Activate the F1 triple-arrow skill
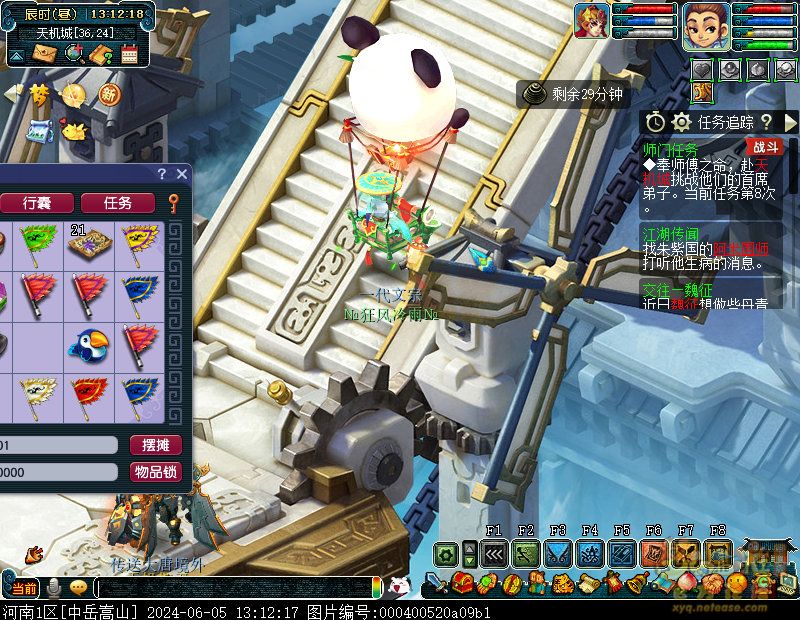 point(493,553)
